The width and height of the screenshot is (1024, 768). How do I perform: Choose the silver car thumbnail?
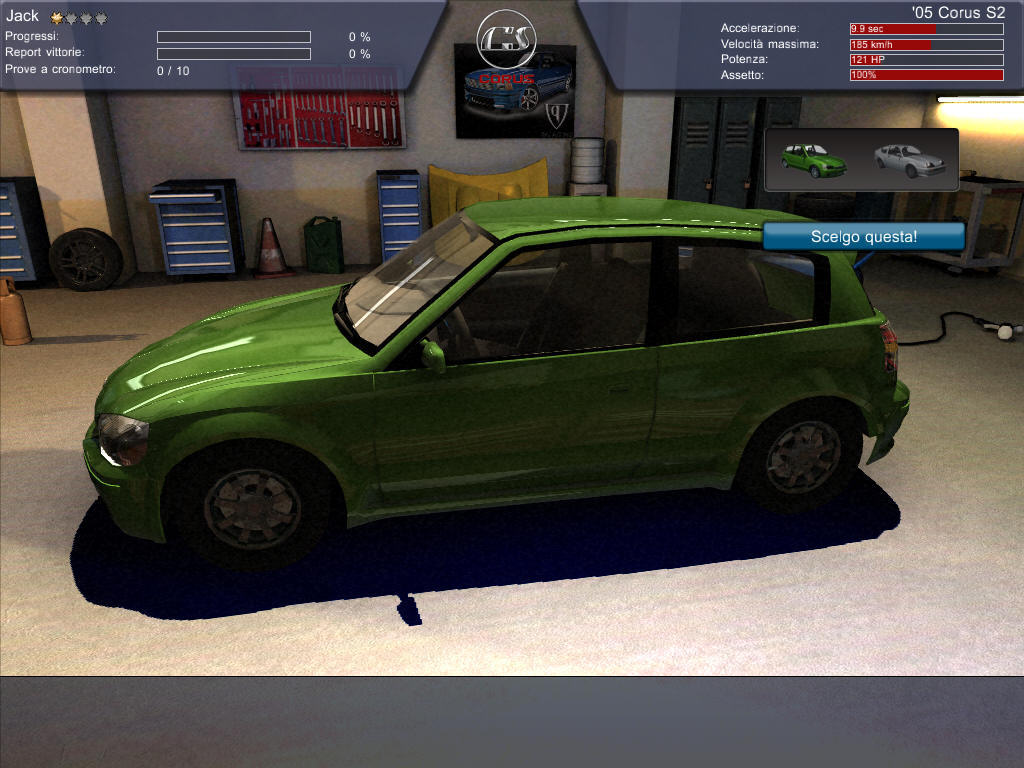909,160
